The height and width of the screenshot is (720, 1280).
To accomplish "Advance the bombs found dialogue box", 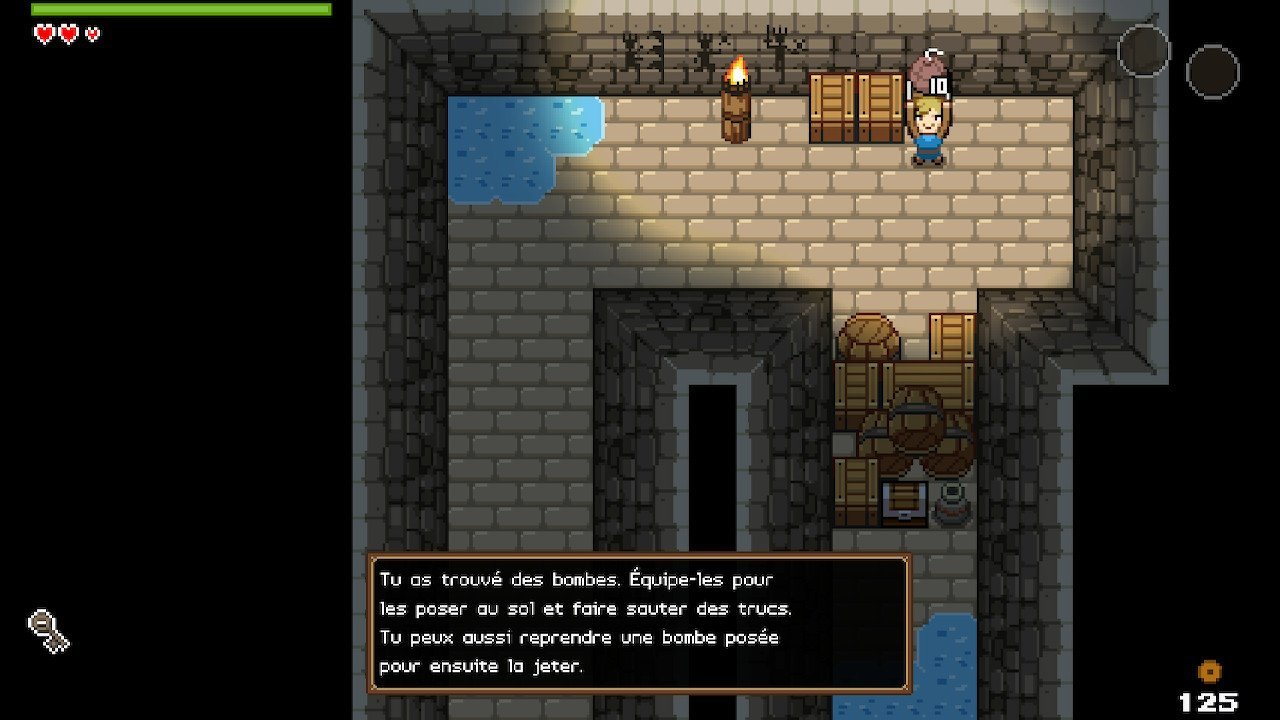I will pos(640,623).
